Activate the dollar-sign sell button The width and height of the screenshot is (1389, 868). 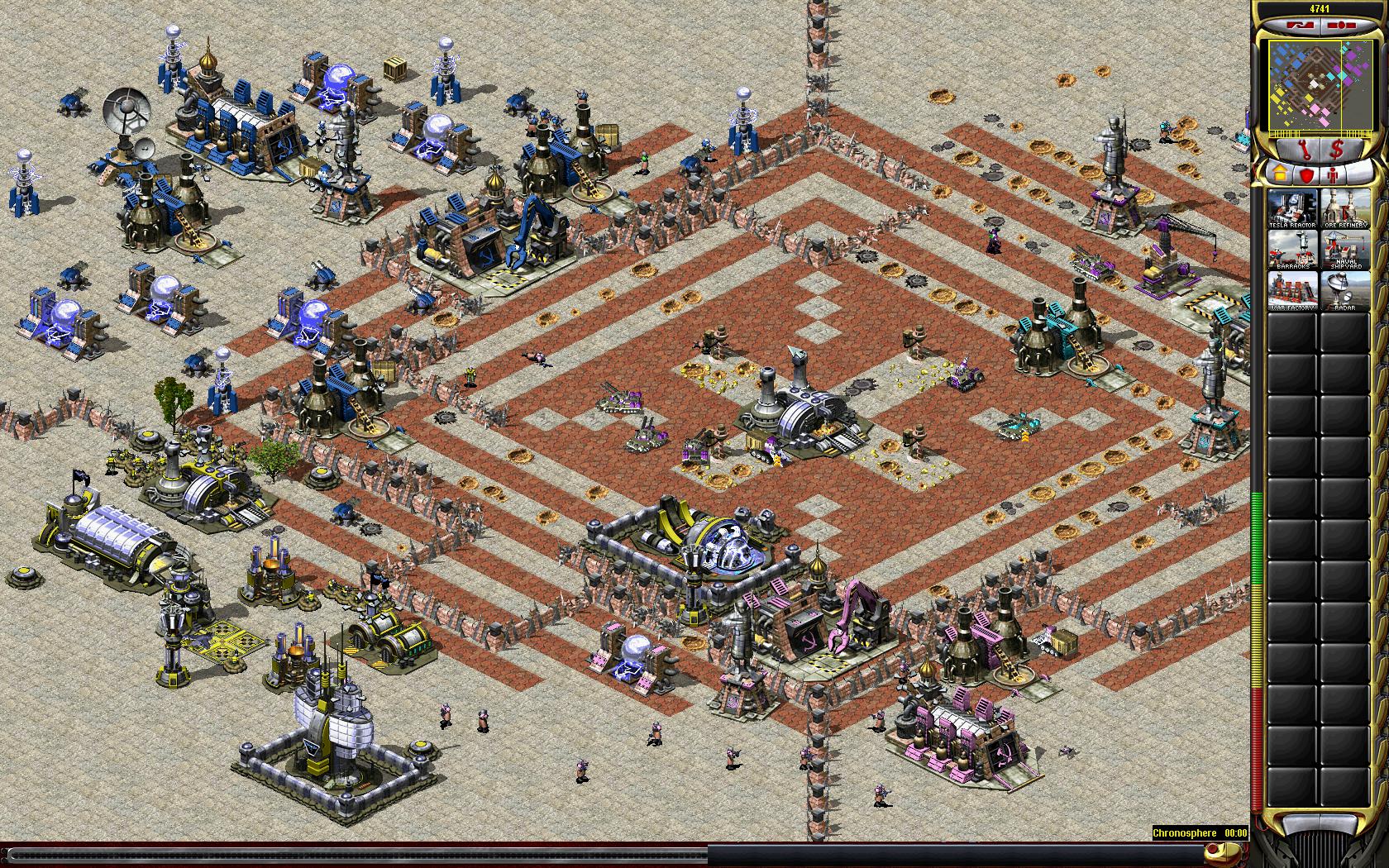click(x=1339, y=150)
